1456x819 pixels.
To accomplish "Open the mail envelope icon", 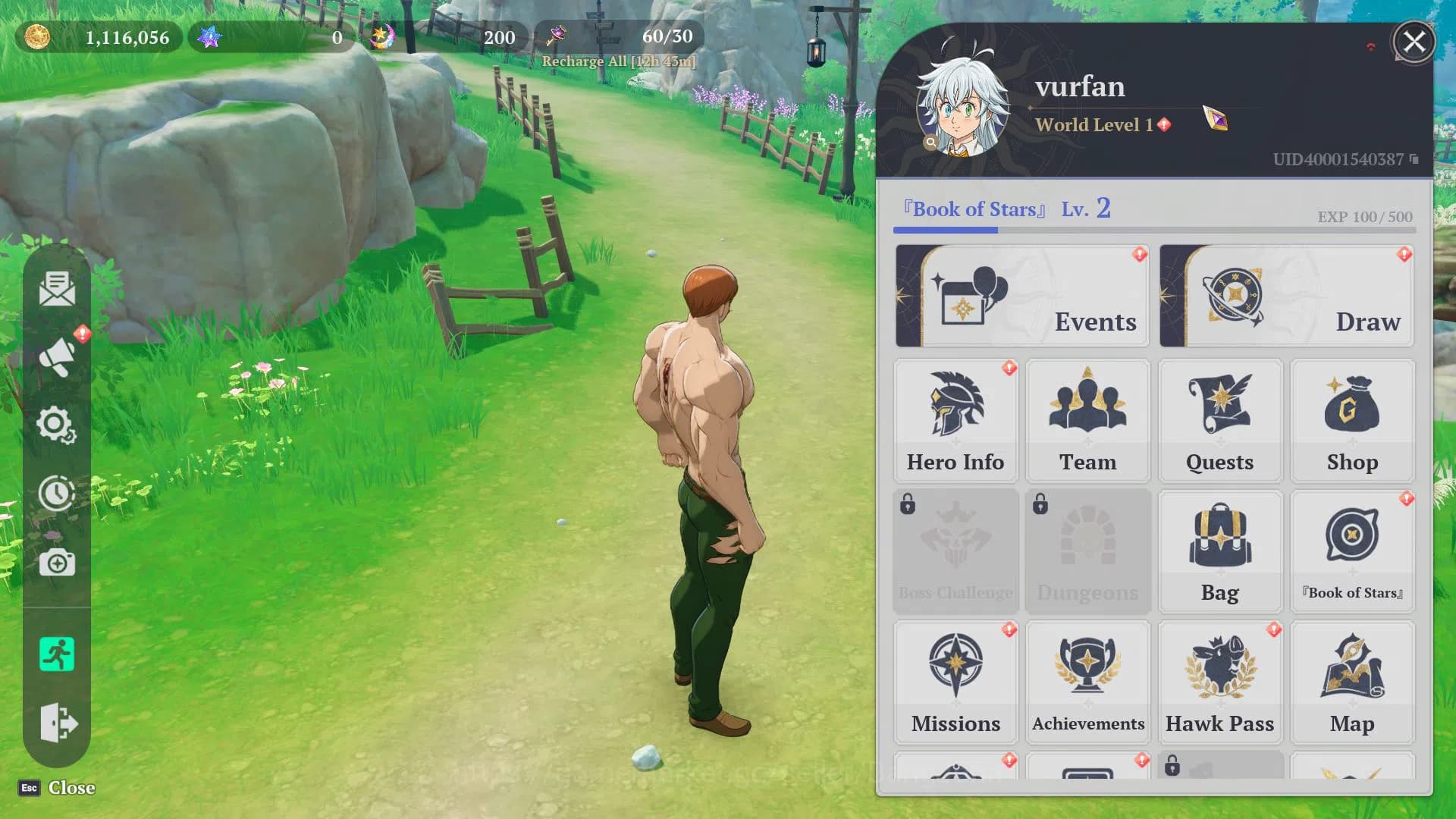I will [57, 289].
